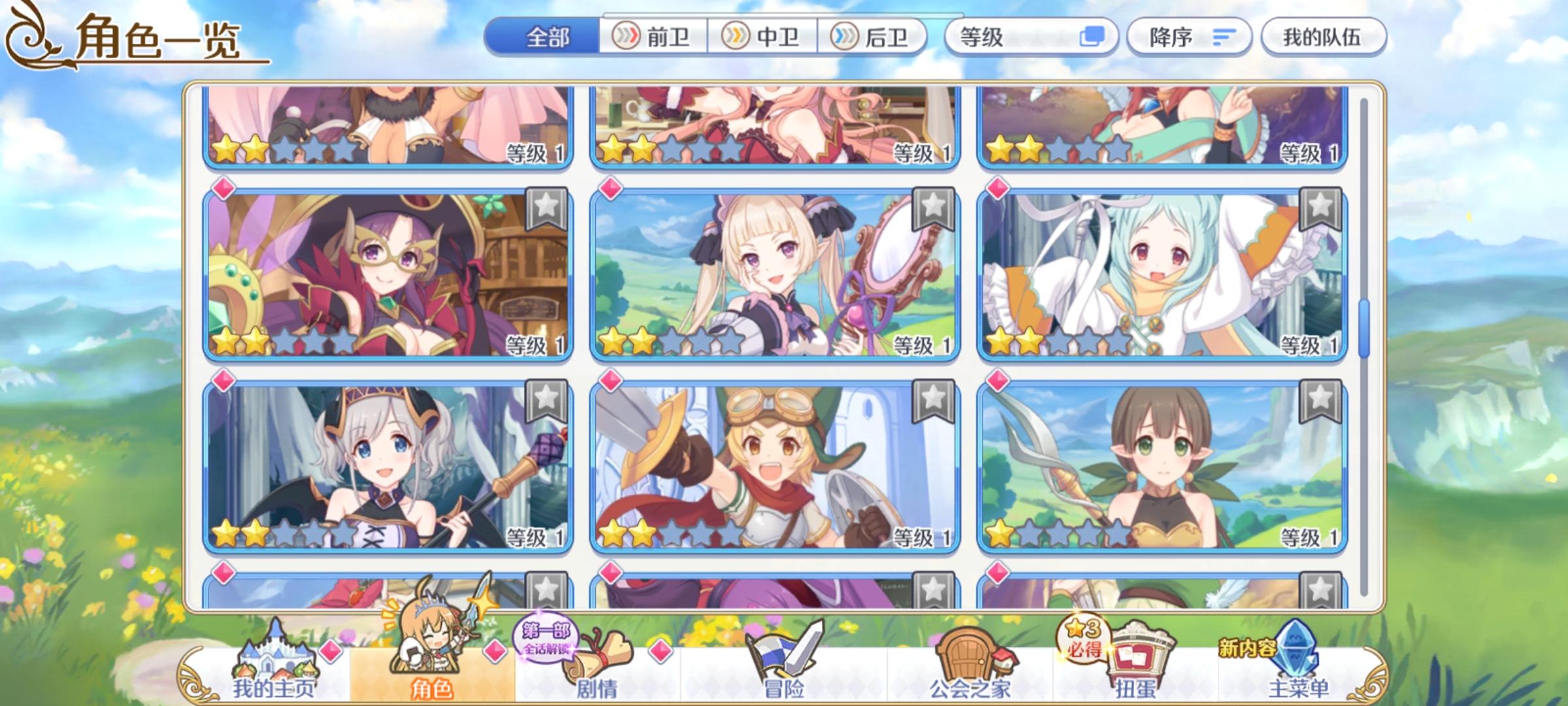
Task: Switch to the 前卫 vanguard tab
Action: tap(653, 37)
